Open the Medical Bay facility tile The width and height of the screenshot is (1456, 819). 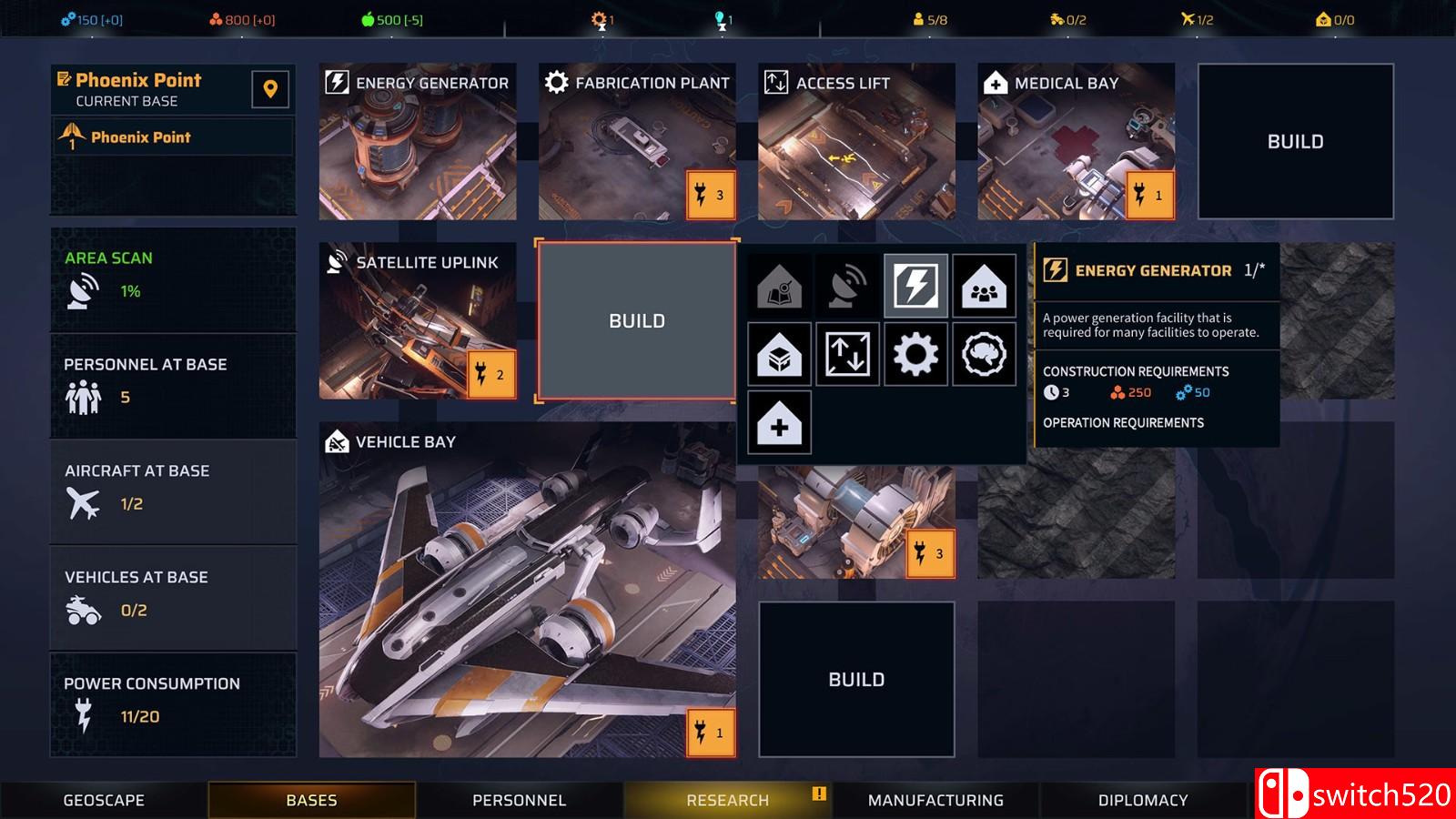pyautogui.click(x=1076, y=141)
